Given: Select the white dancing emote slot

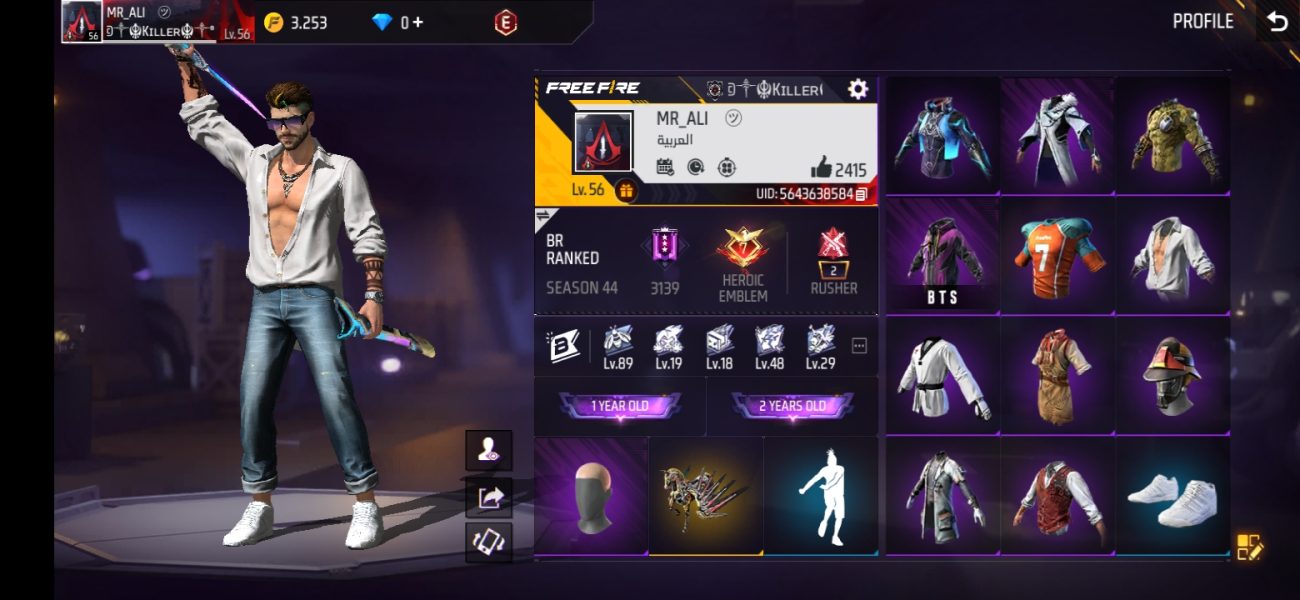Looking at the screenshot, I should (821, 497).
